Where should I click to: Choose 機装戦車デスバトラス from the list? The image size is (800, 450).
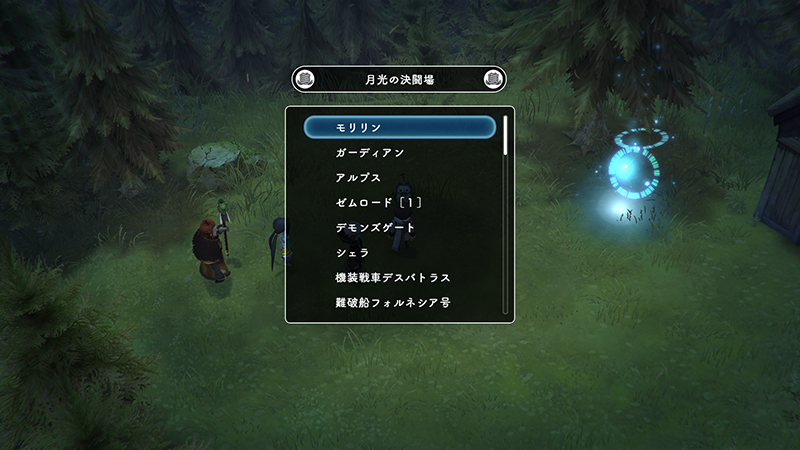click(x=400, y=277)
